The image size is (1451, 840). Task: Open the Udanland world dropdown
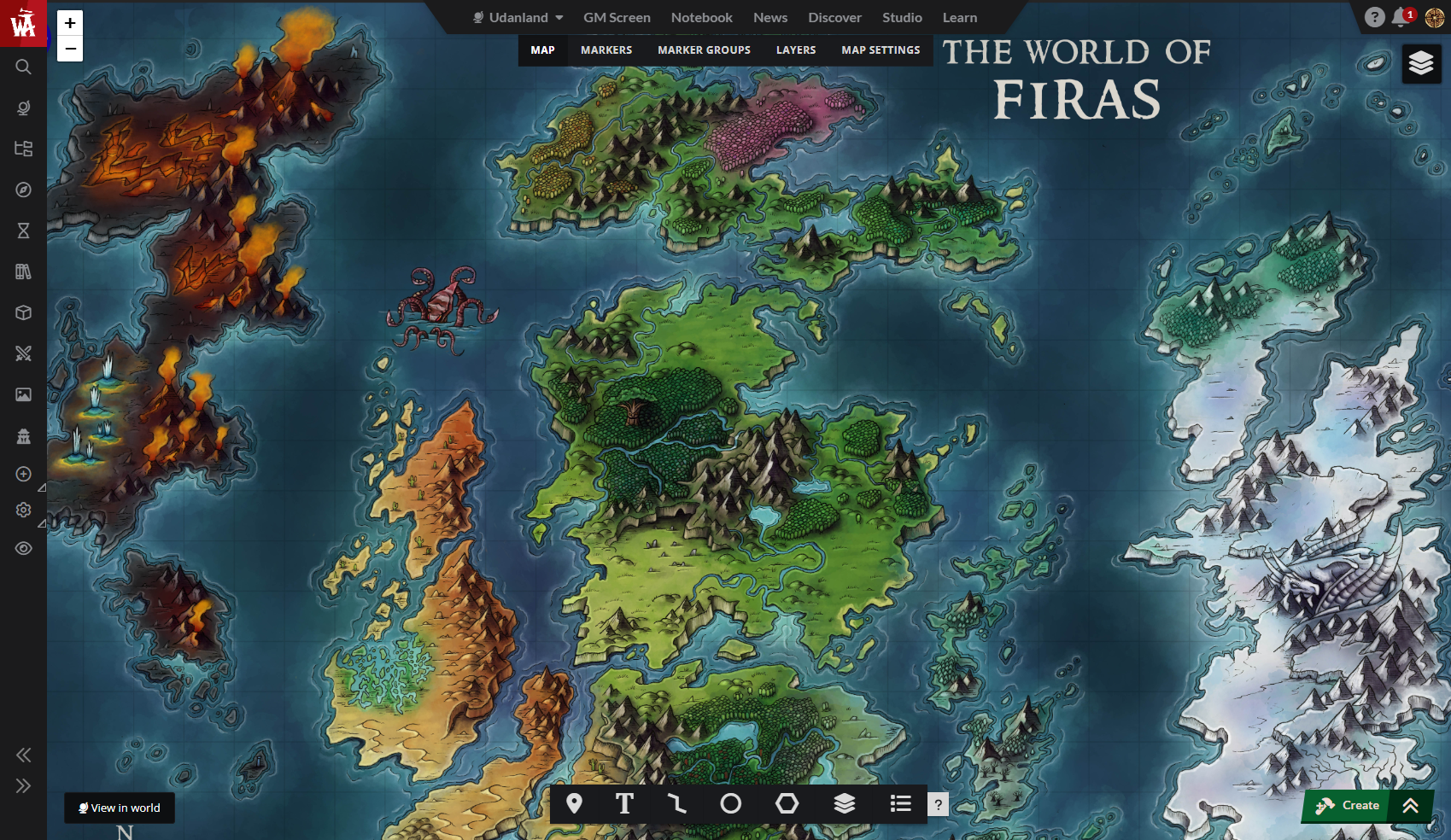pyautogui.click(x=517, y=17)
